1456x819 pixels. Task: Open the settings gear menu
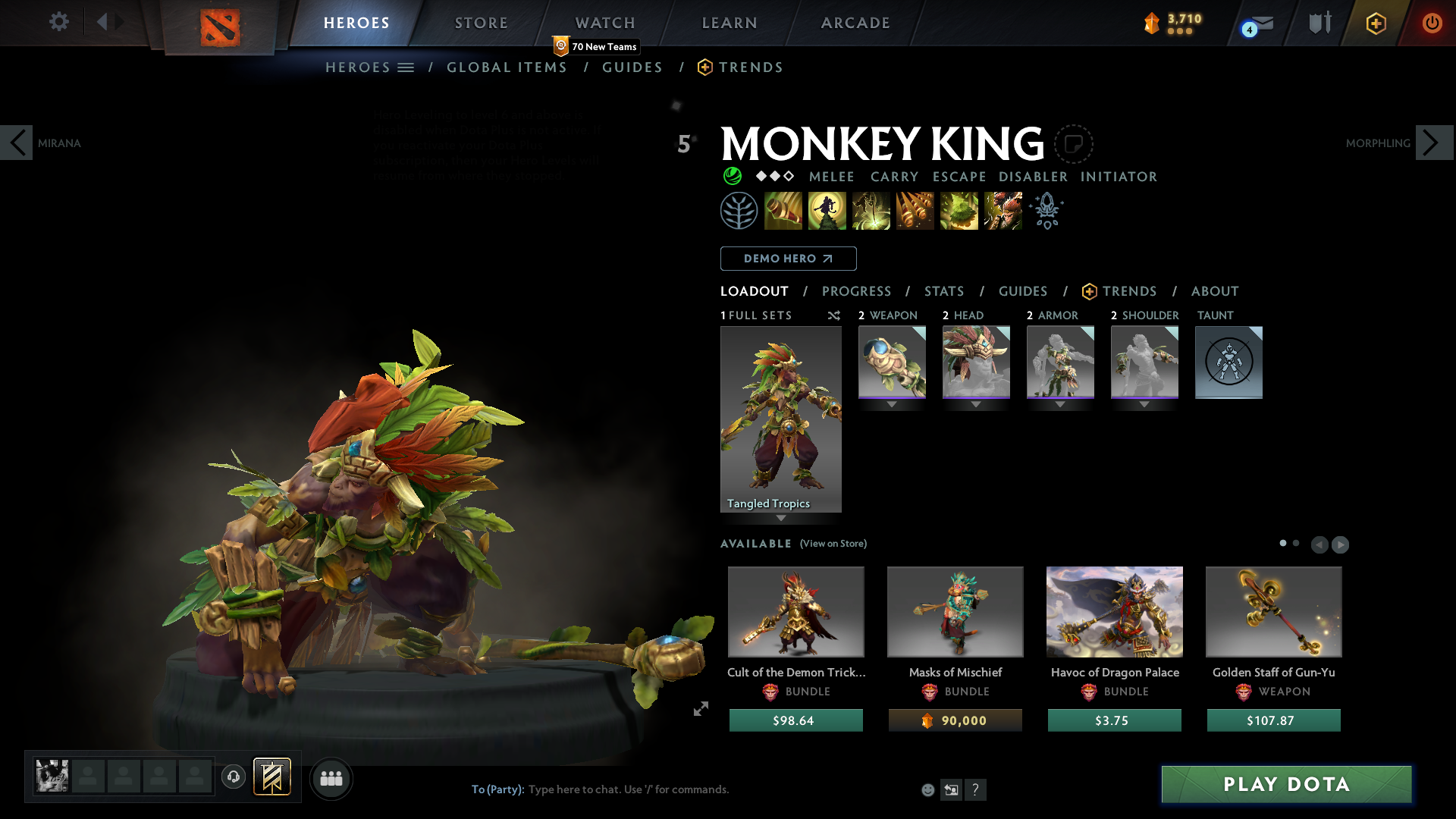58,22
